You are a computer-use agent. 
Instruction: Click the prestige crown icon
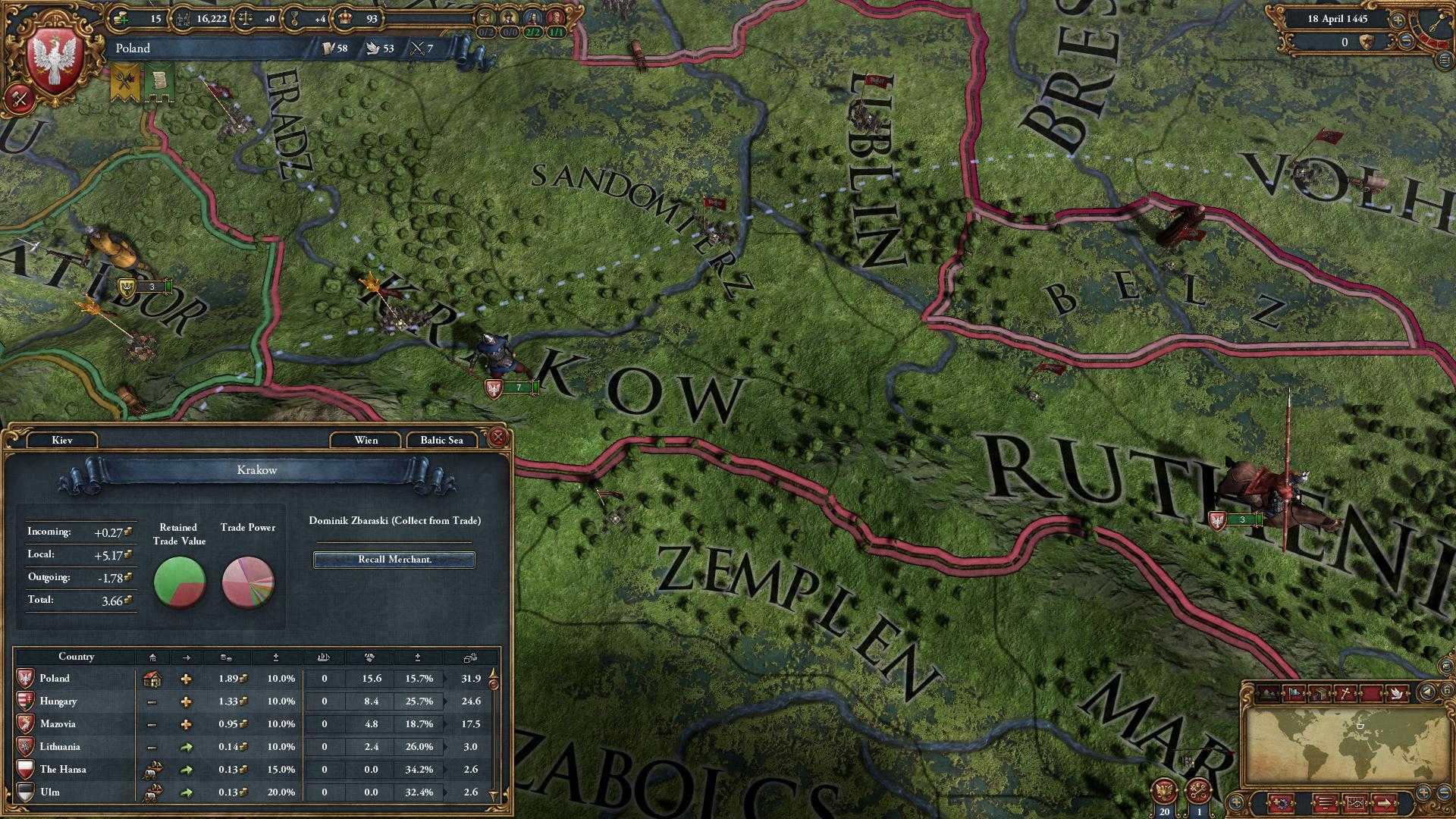pos(345,18)
